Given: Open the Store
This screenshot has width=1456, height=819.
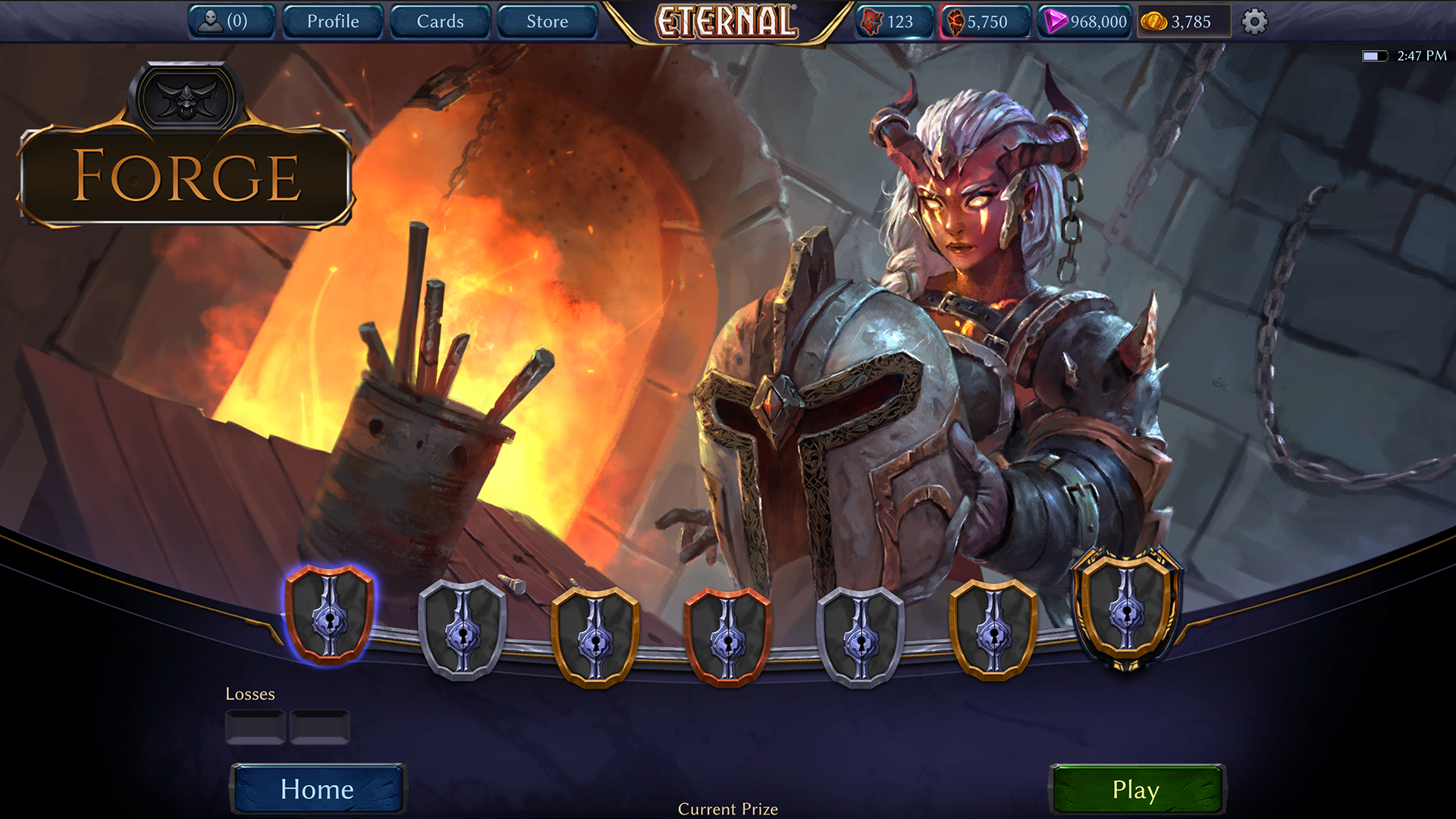Looking at the screenshot, I should click(x=547, y=21).
